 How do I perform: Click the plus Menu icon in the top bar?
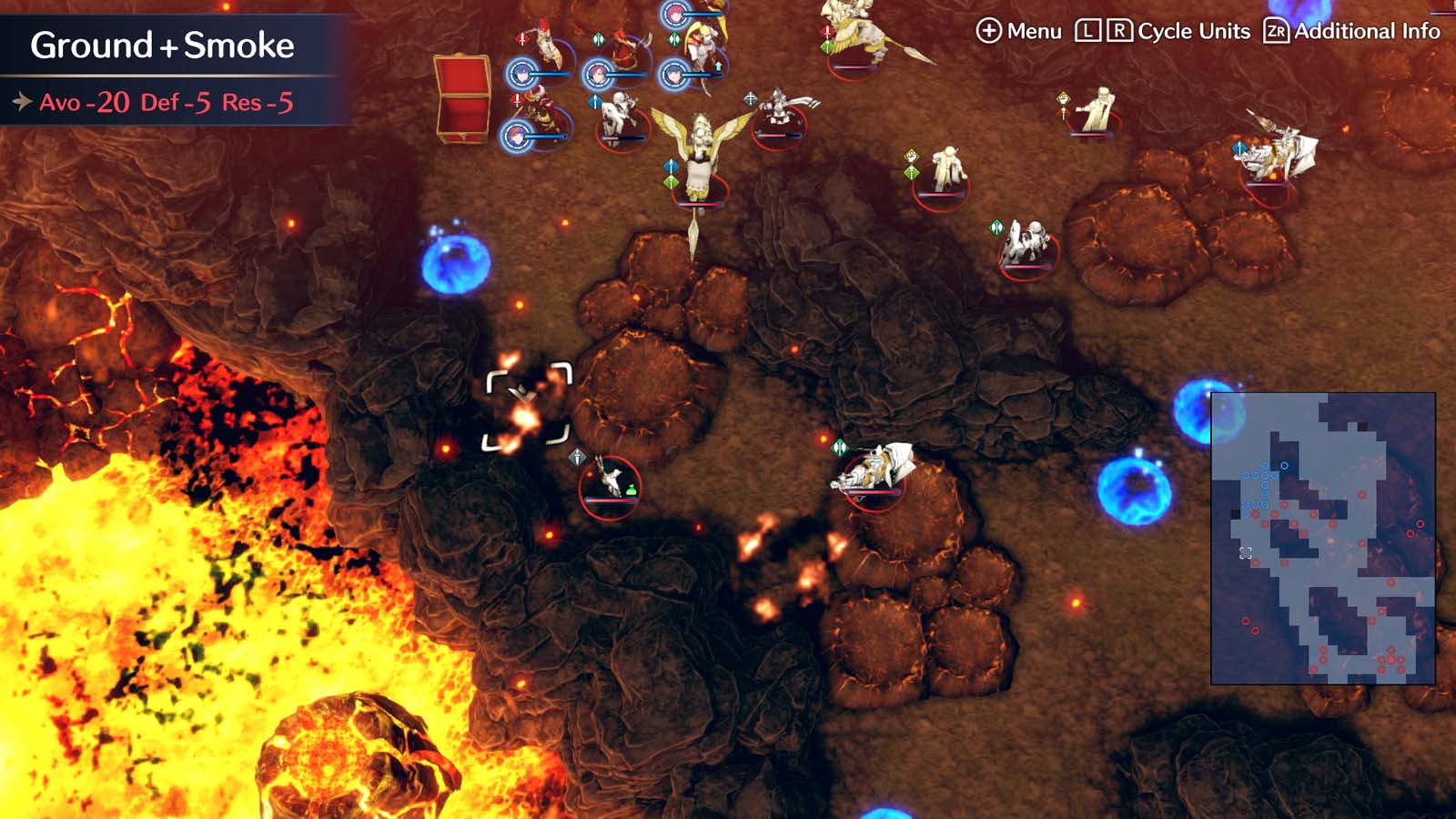click(x=988, y=30)
